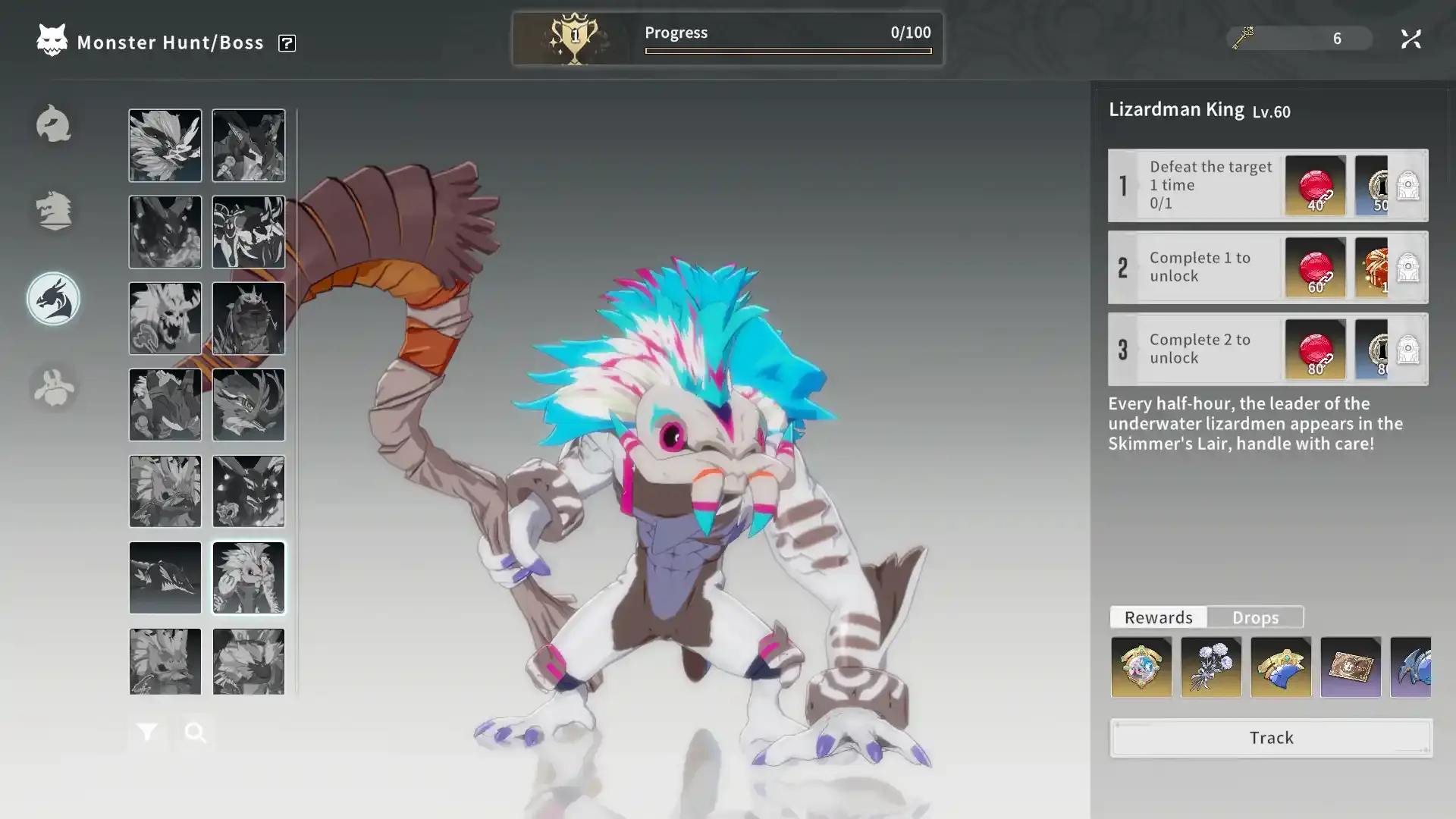Select the flower bouquet reward item

[x=1211, y=667]
